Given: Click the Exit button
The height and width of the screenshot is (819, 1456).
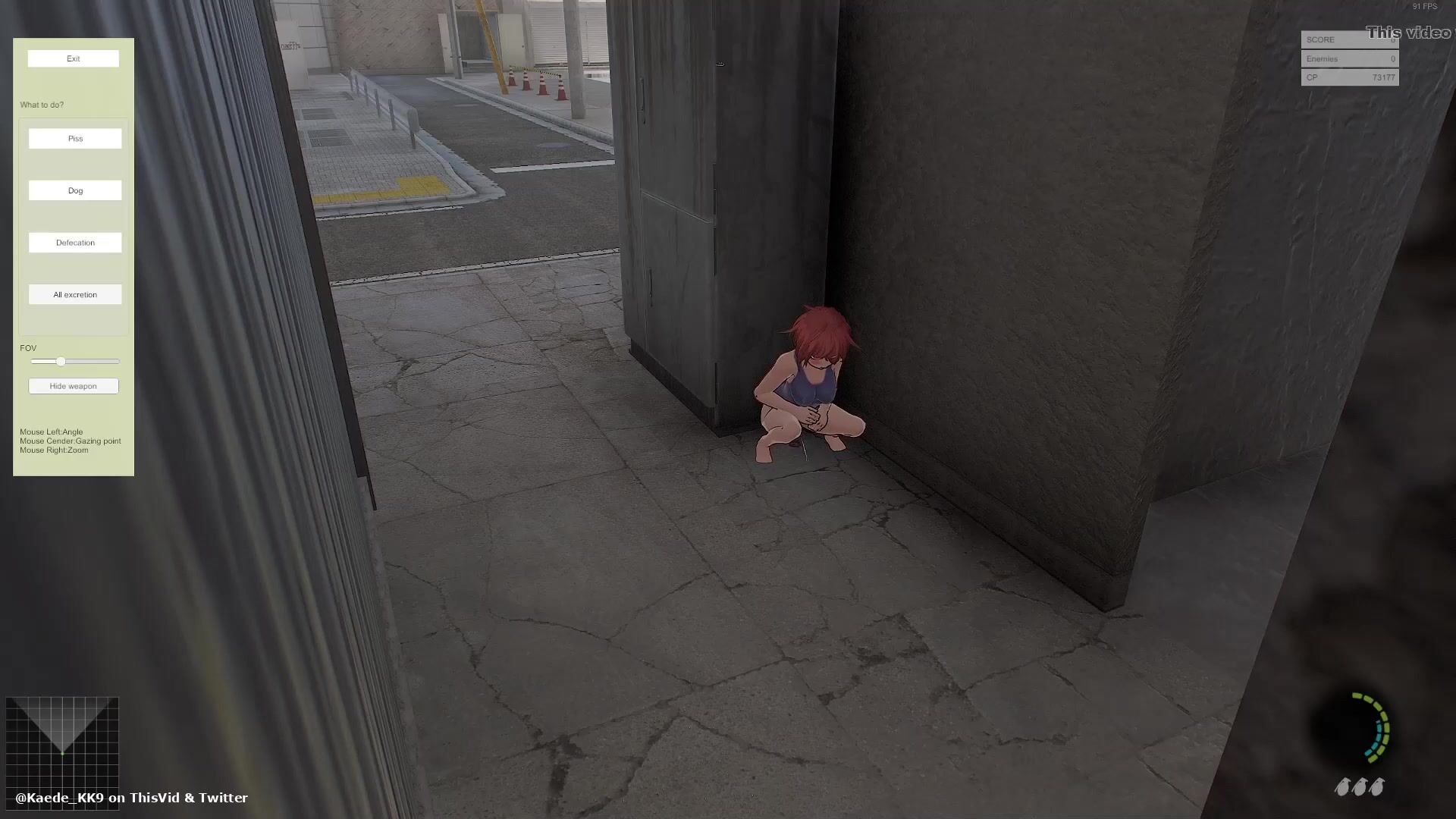Looking at the screenshot, I should tap(74, 58).
